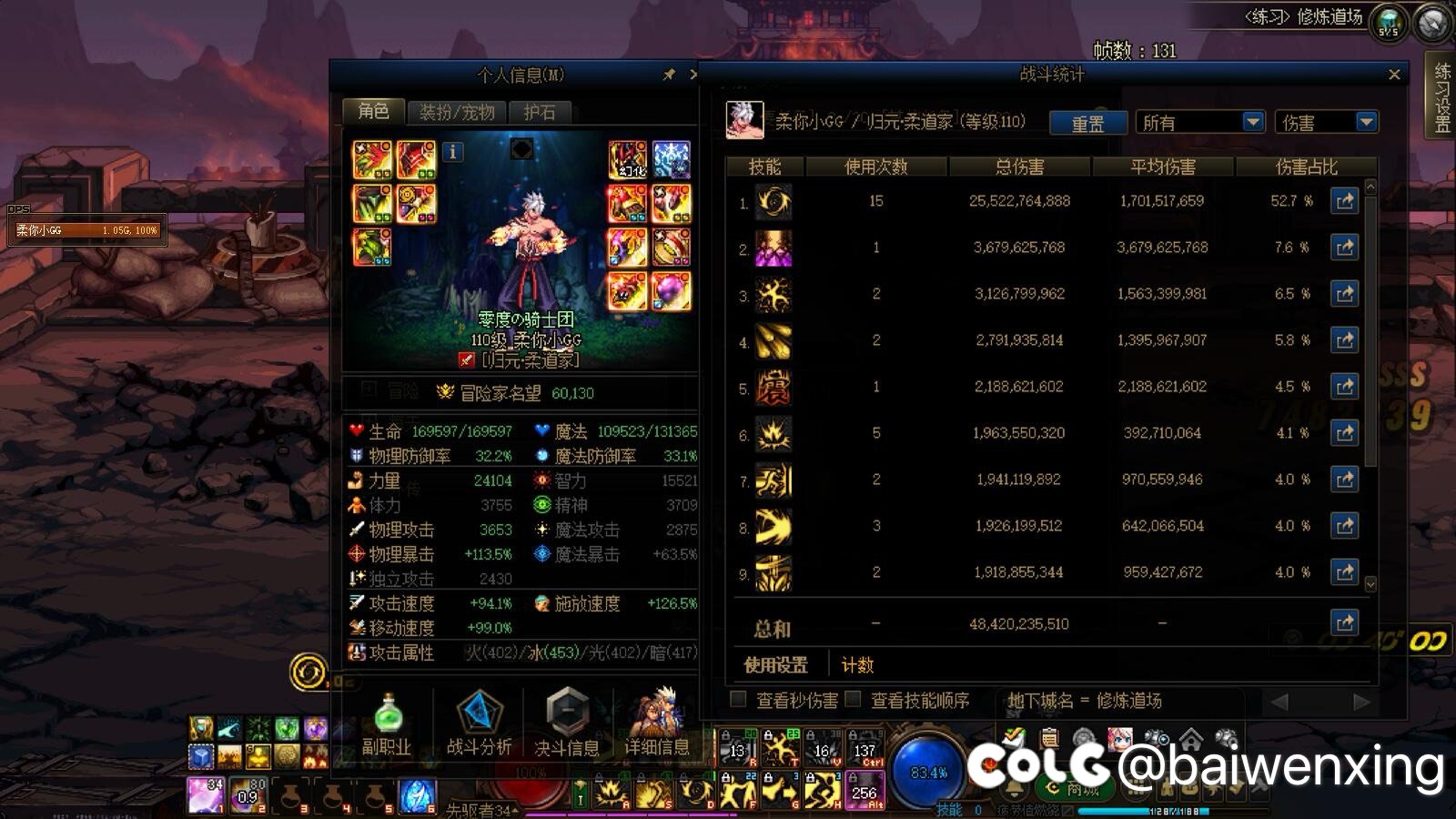Click the 总和 row share icon

(x=1346, y=622)
